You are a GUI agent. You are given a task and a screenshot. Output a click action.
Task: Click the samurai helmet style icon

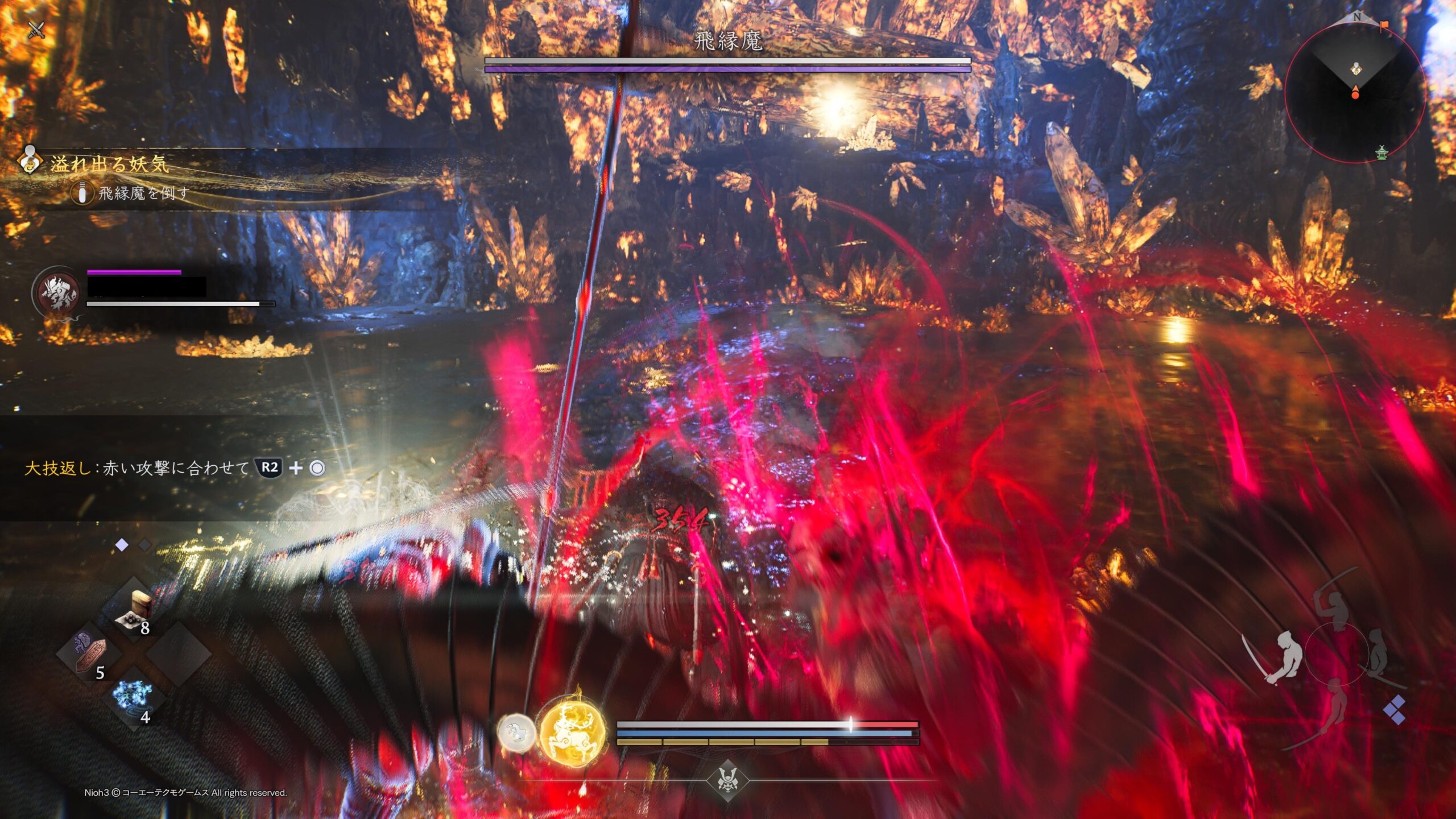tap(727, 779)
